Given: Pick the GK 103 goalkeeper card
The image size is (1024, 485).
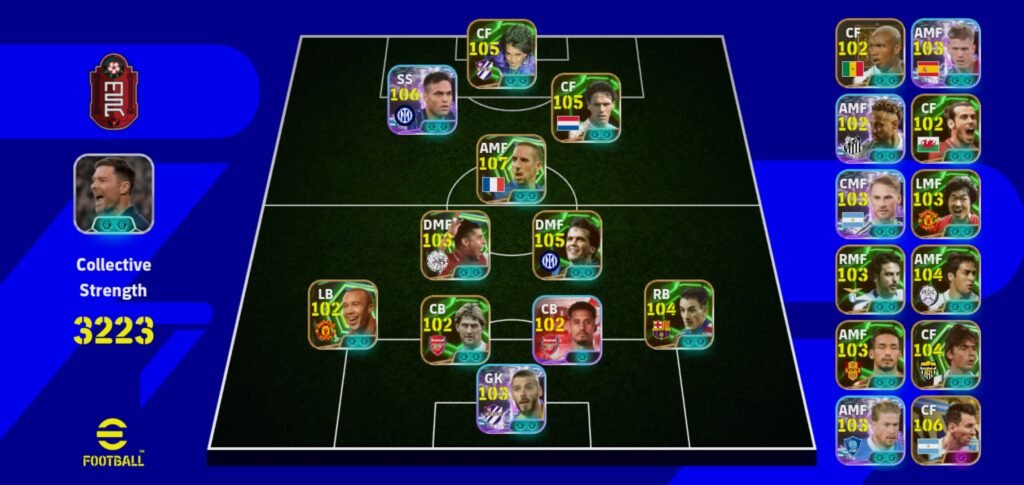Looking at the screenshot, I should (511, 399).
